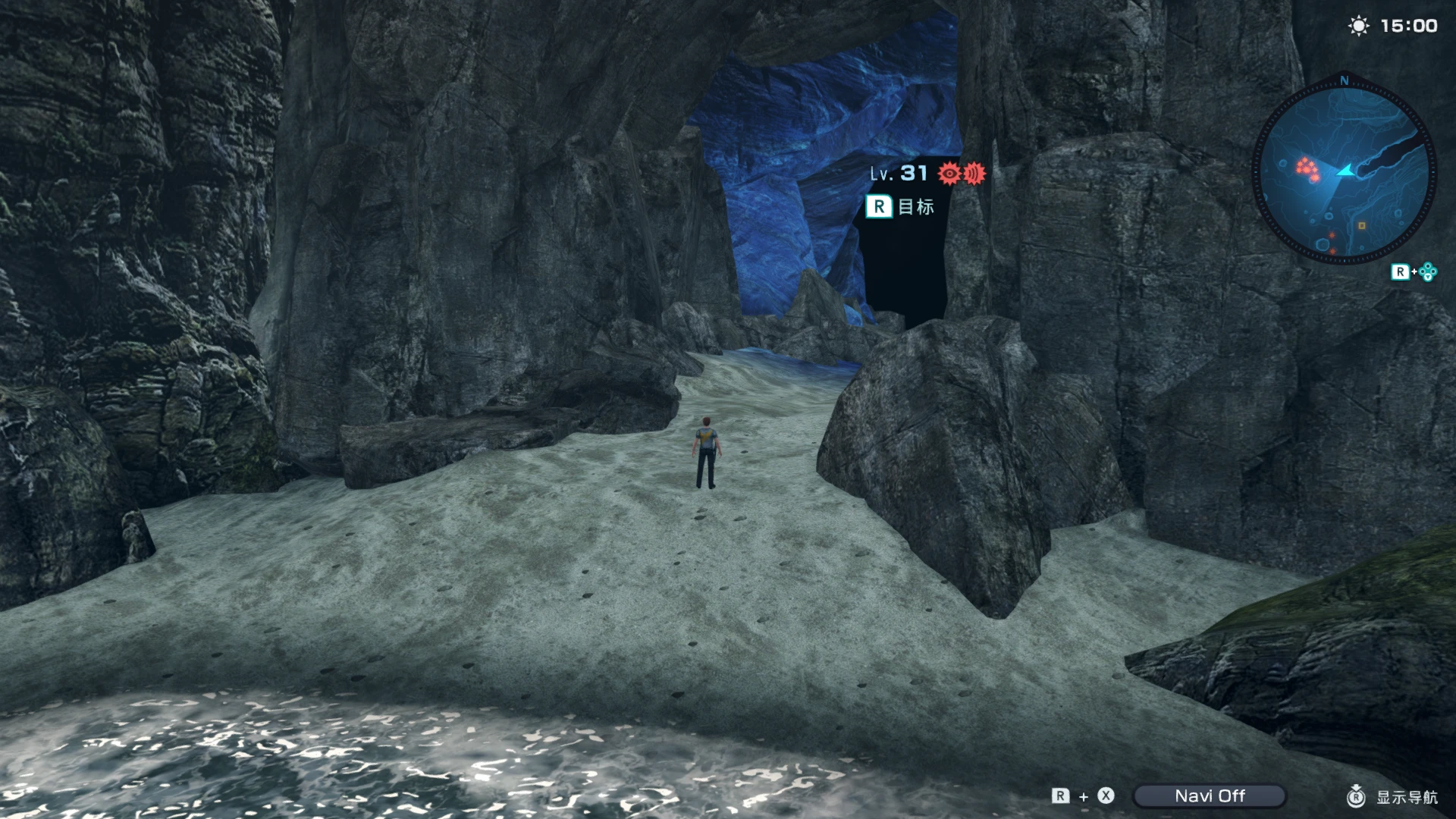Click the cluster of red enemy dots on minimap
The image size is (1456, 819).
tap(1307, 168)
